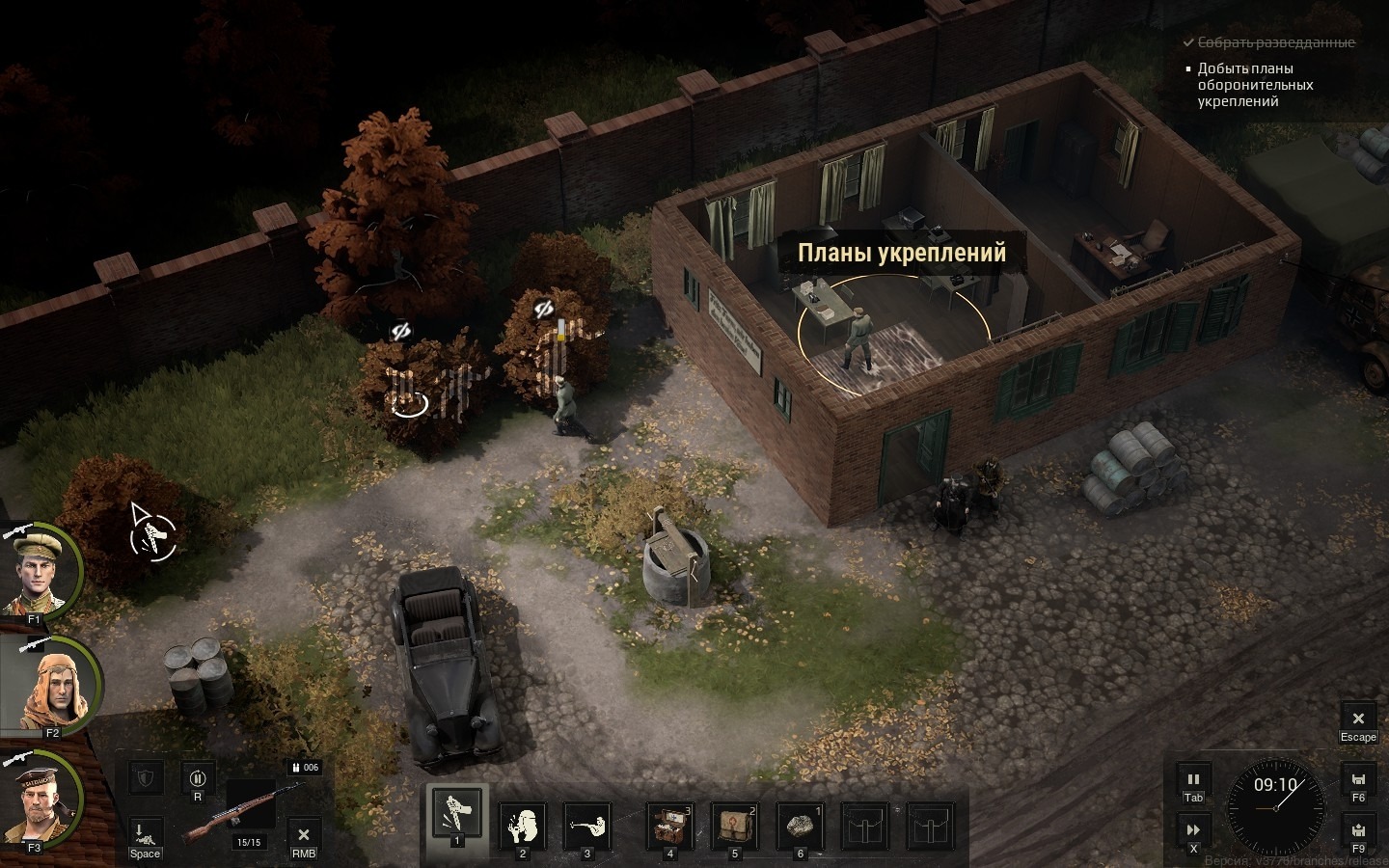Cancel the current action with the X button
This screenshot has height=868, width=1389.
click(x=304, y=835)
